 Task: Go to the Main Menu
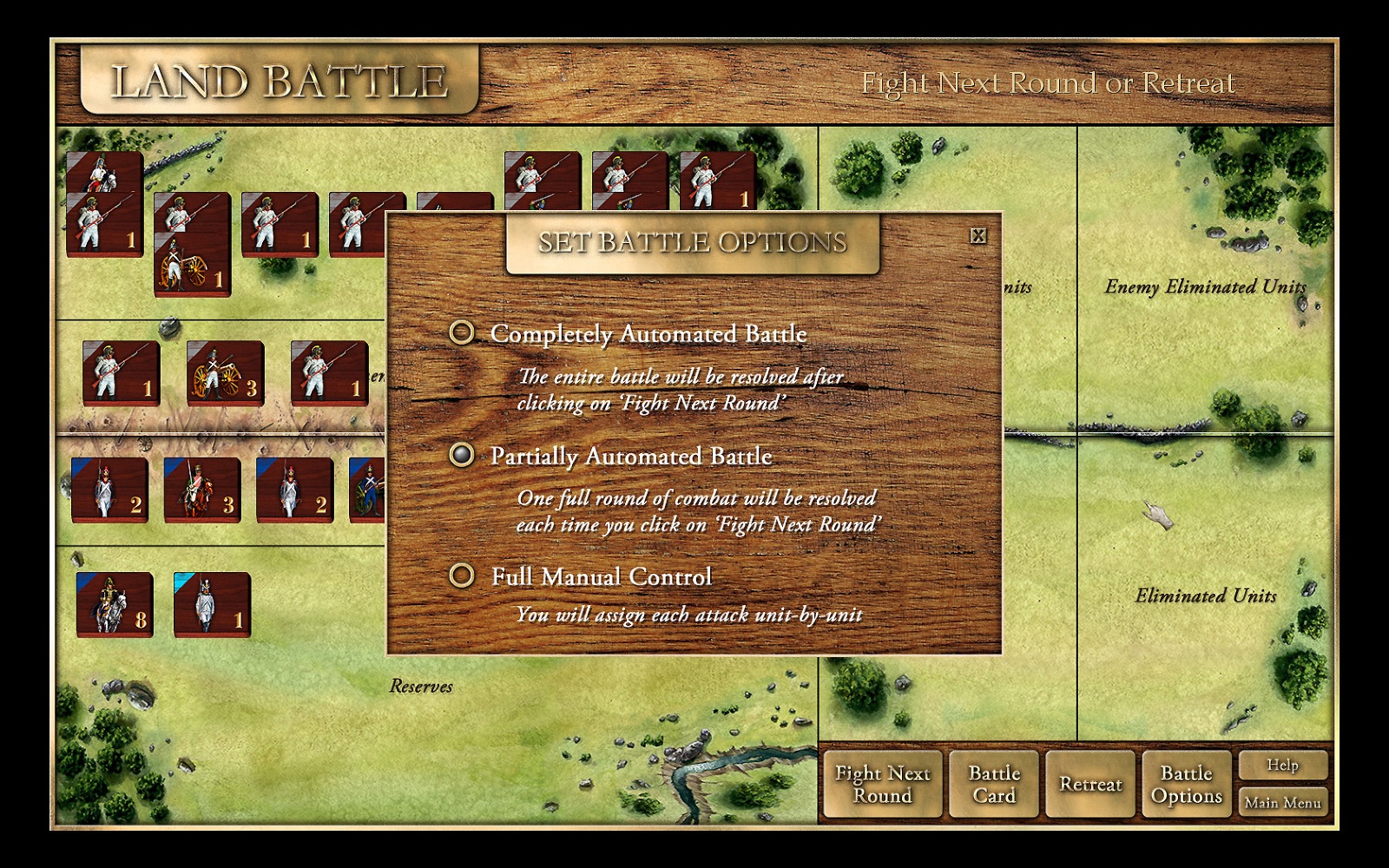1283,803
